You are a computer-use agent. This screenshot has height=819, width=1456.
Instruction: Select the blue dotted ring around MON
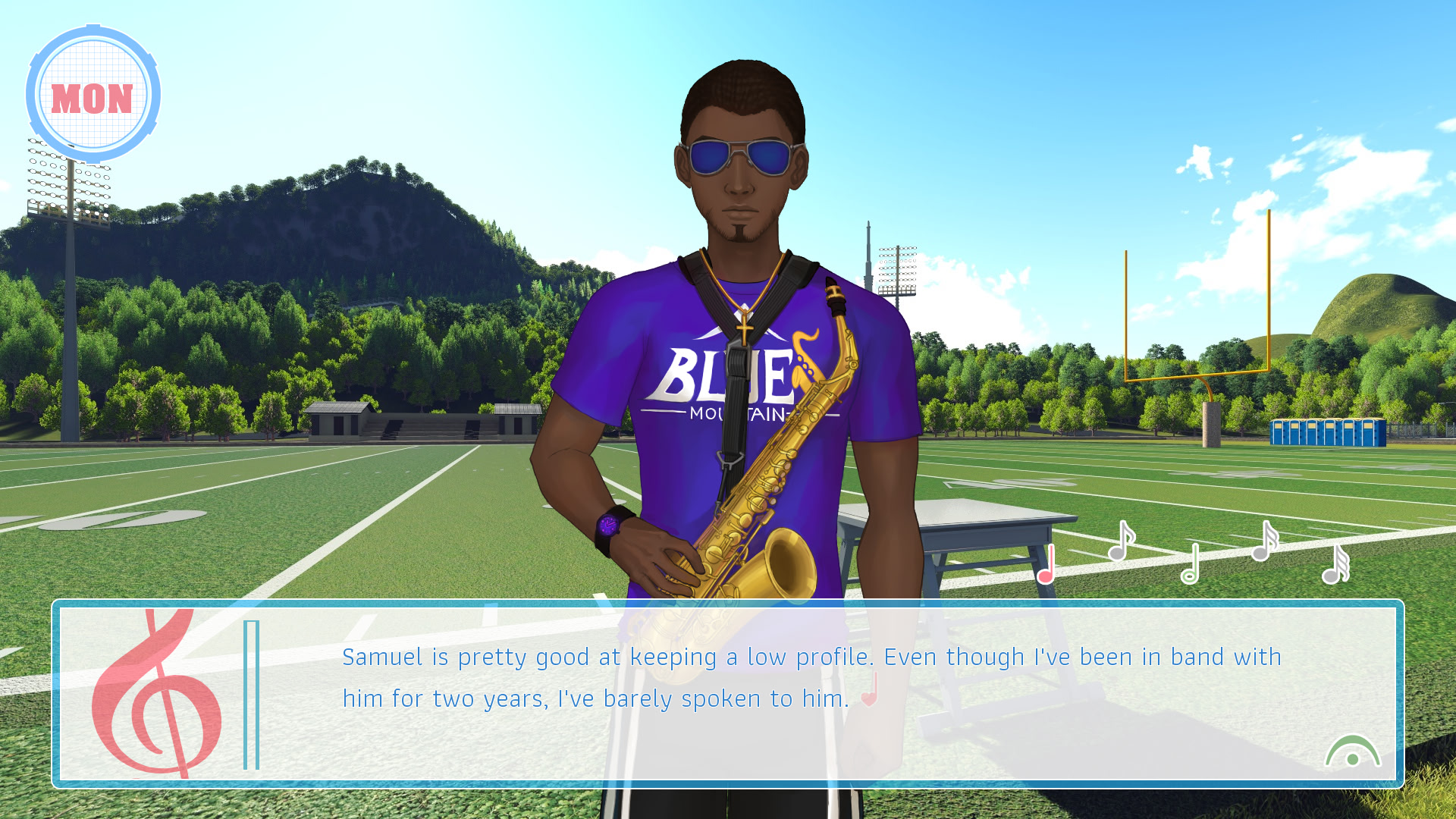[93, 29]
